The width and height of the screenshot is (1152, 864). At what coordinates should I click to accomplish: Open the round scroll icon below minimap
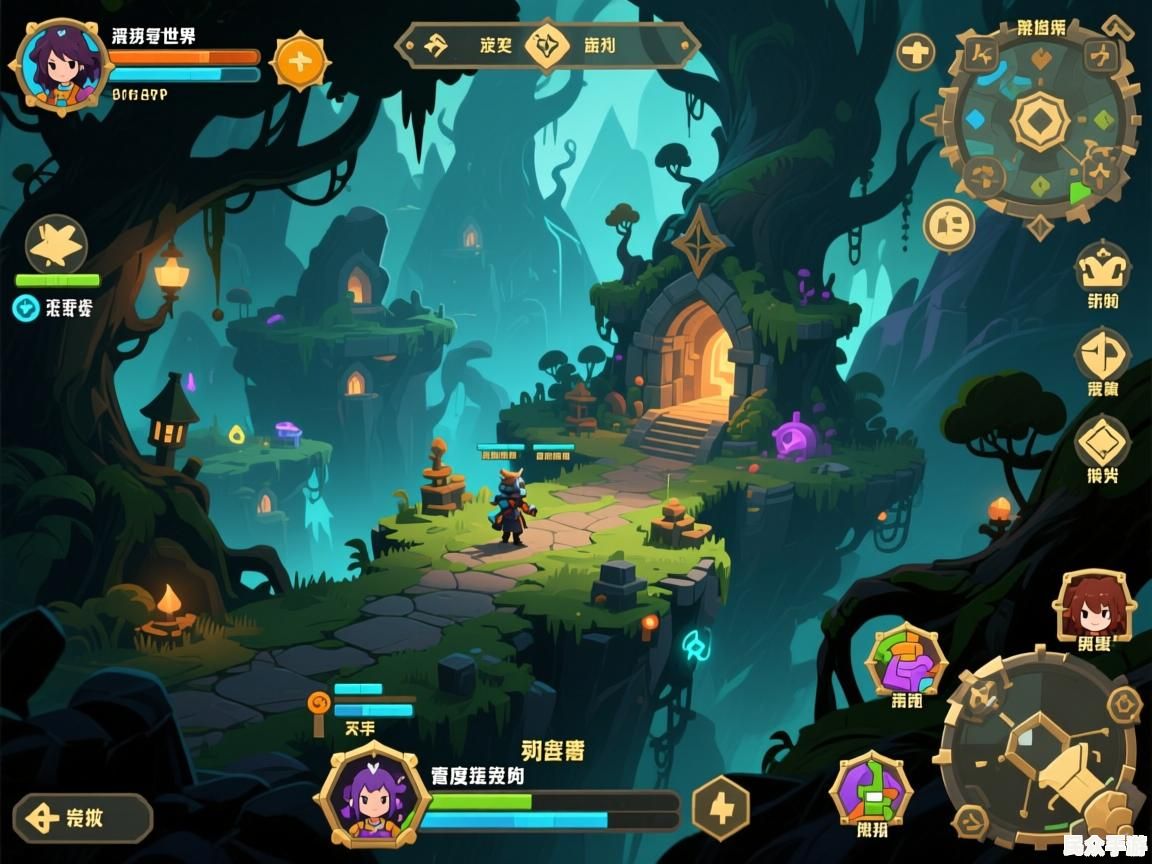point(948,225)
